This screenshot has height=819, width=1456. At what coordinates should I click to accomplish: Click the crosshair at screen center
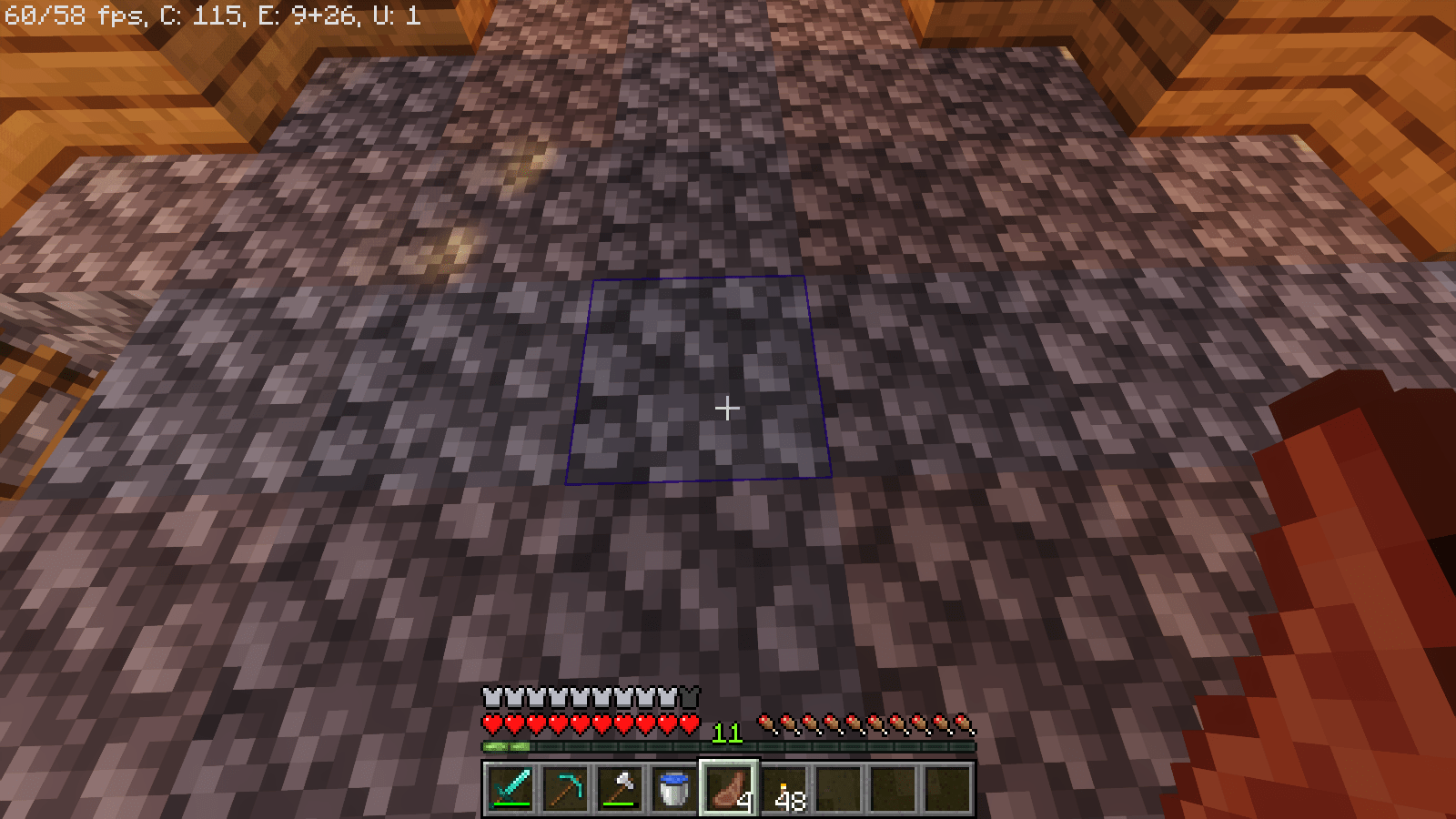tap(728, 409)
